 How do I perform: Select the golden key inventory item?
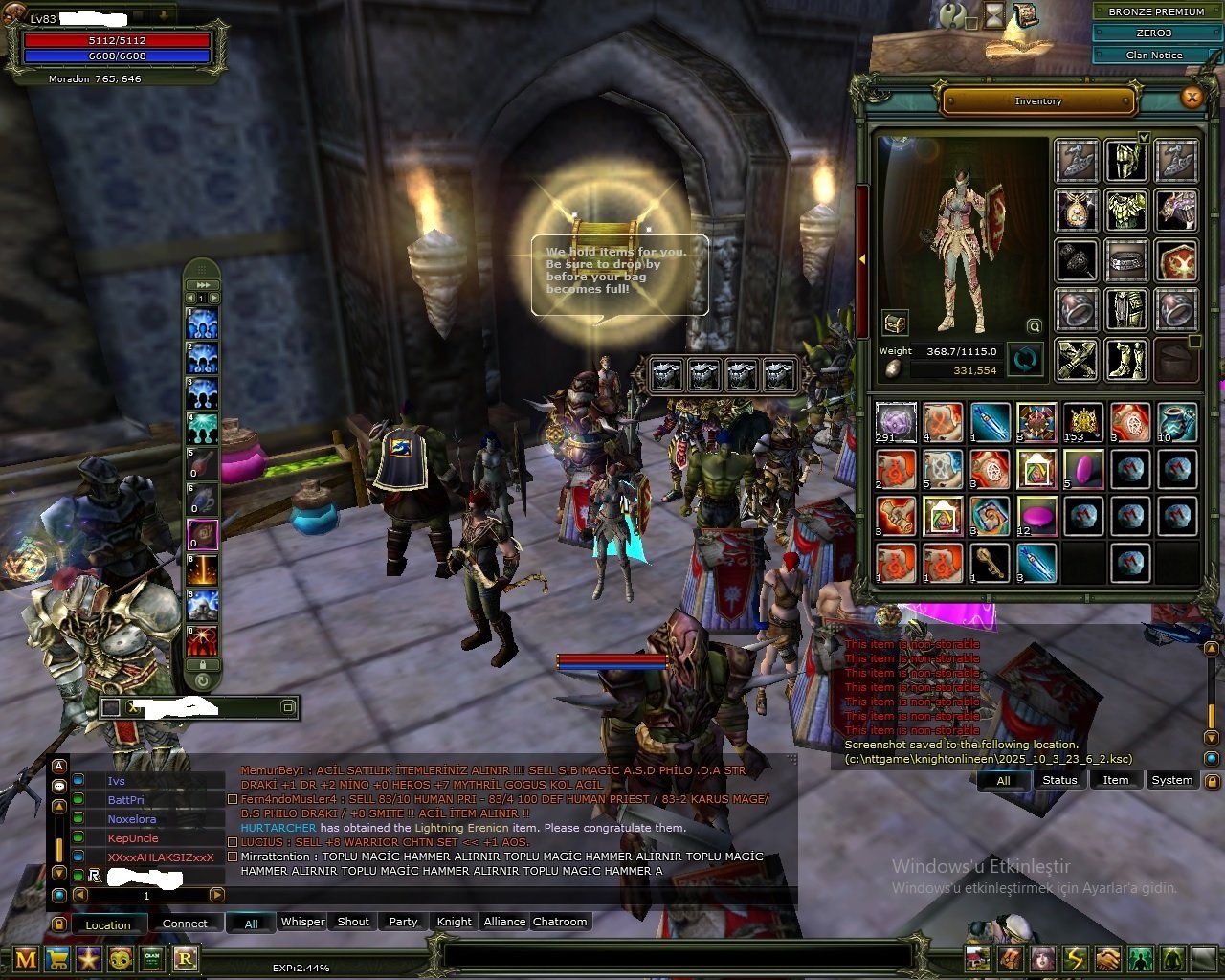coord(990,563)
